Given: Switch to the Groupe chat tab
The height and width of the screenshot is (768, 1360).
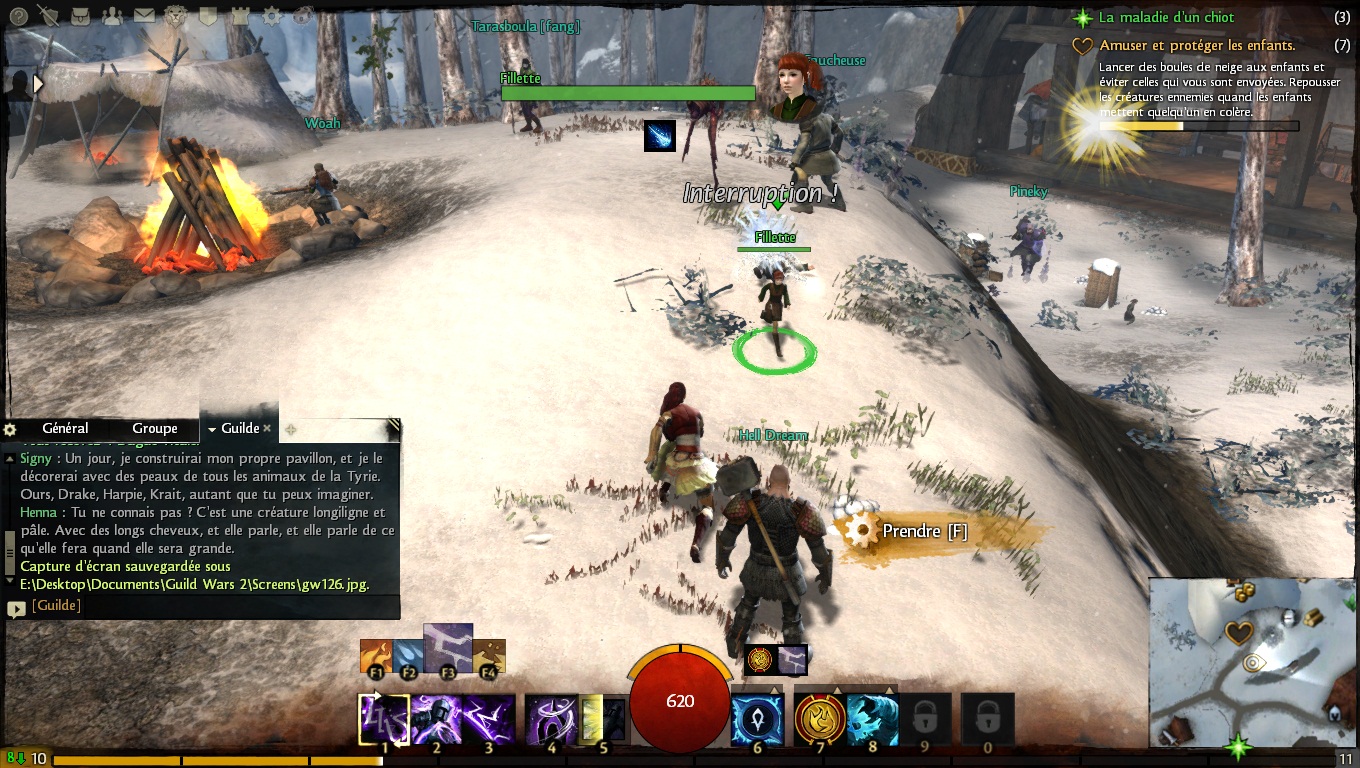Looking at the screenshot, I should (154, 428).
